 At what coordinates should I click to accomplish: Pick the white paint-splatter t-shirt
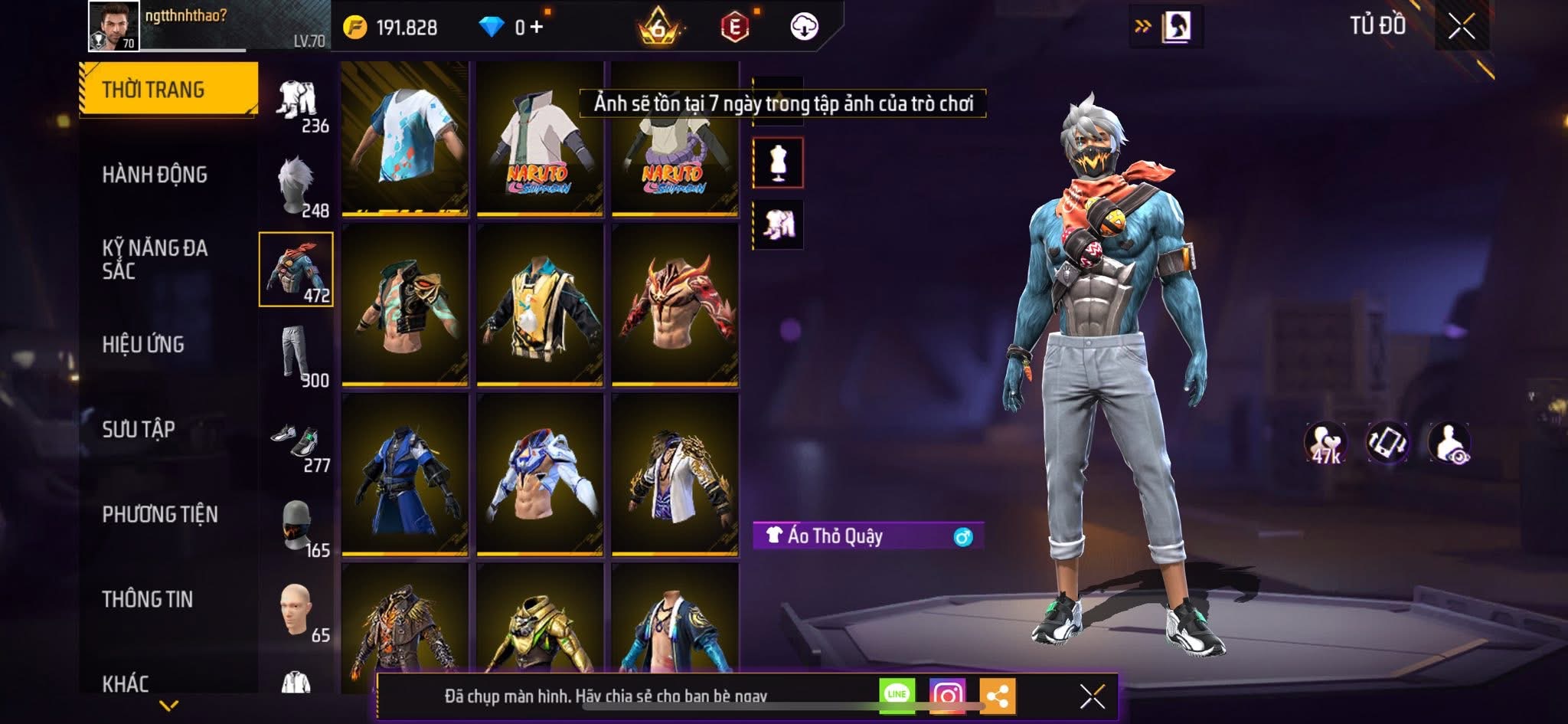[405, 138]
